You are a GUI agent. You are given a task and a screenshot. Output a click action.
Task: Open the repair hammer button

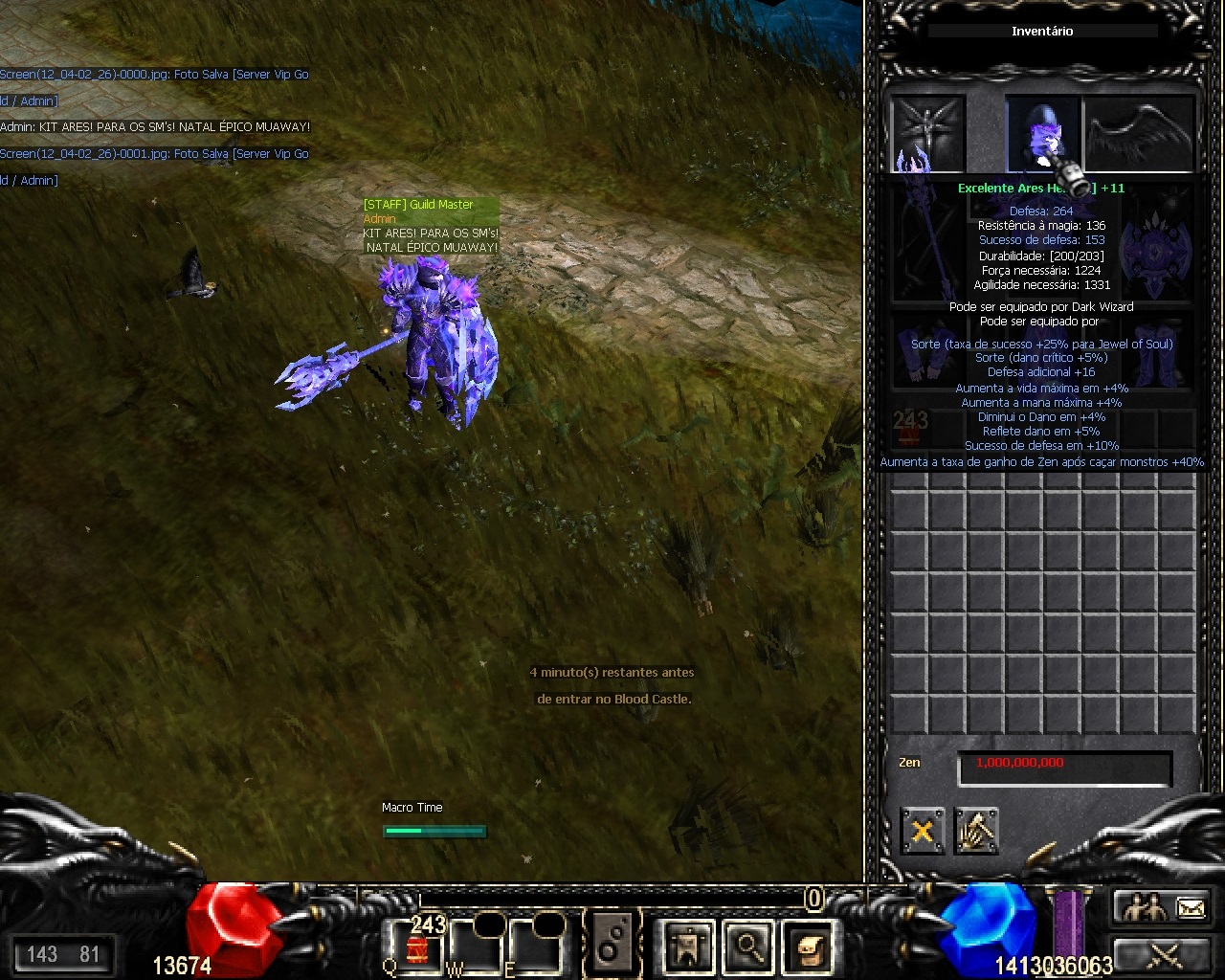point(976,831)
